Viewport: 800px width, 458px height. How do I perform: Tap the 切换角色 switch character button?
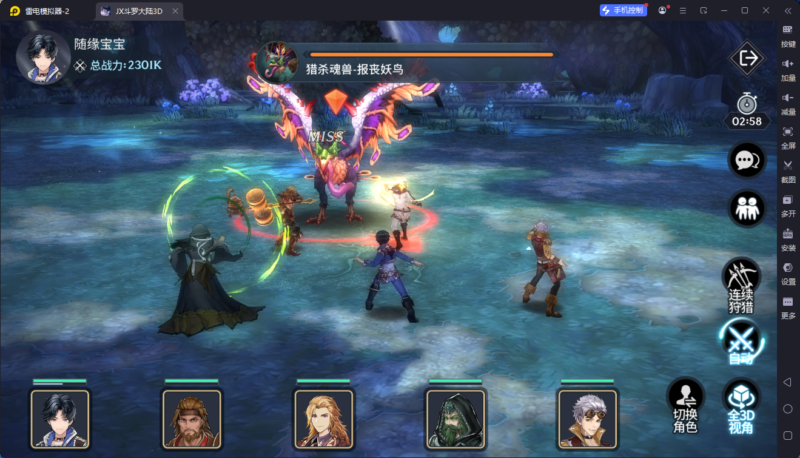(x=685, y=405)
